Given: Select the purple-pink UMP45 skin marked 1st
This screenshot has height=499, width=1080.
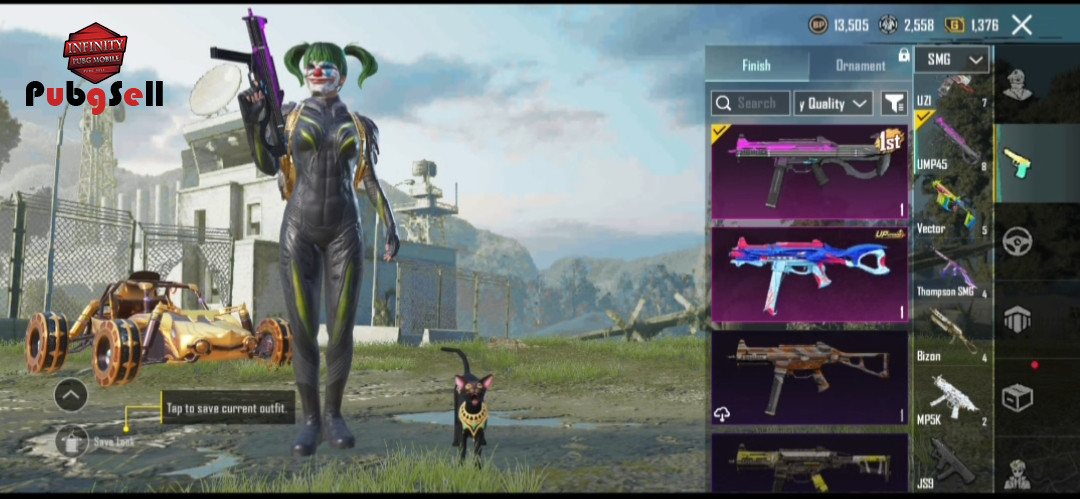Looking at the screenshot, I should click(809, 171).
